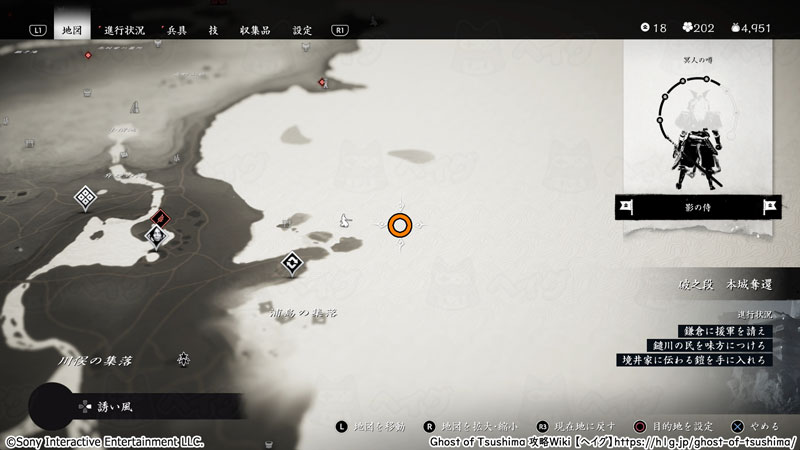Select the character portrait map marker
Image resolution: width=800 pixels, height=450 pixels.
(x=156, y=237)
